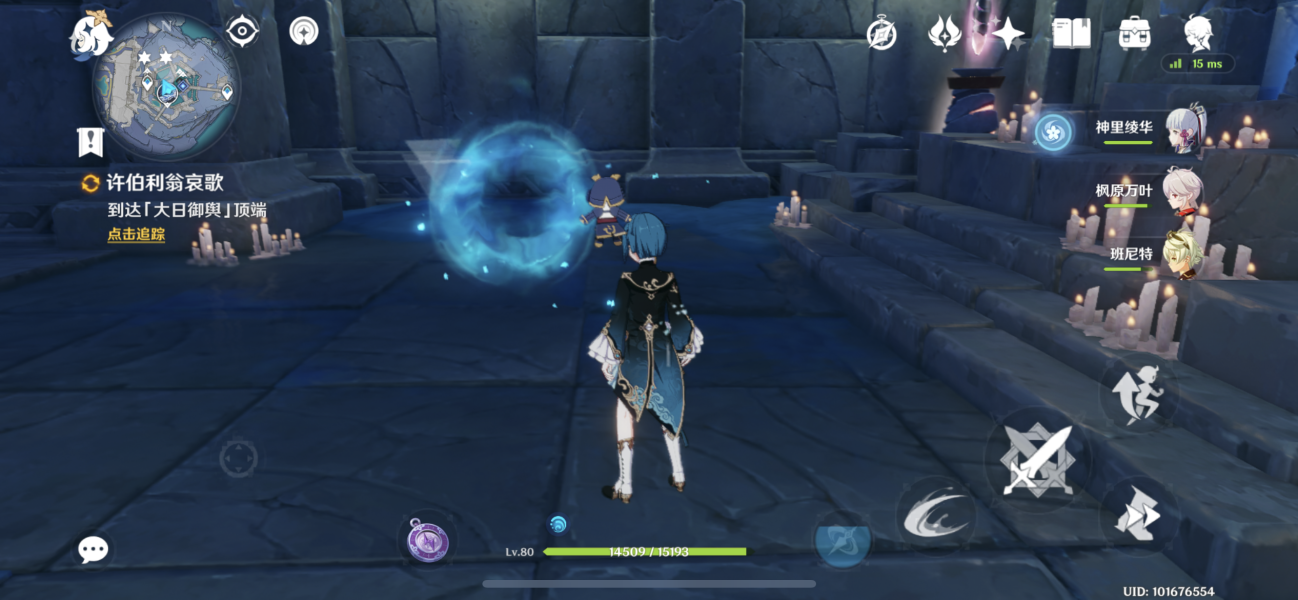Tap the jump button
This screenshot has width=1298, height=600.
click(1138, 394)
